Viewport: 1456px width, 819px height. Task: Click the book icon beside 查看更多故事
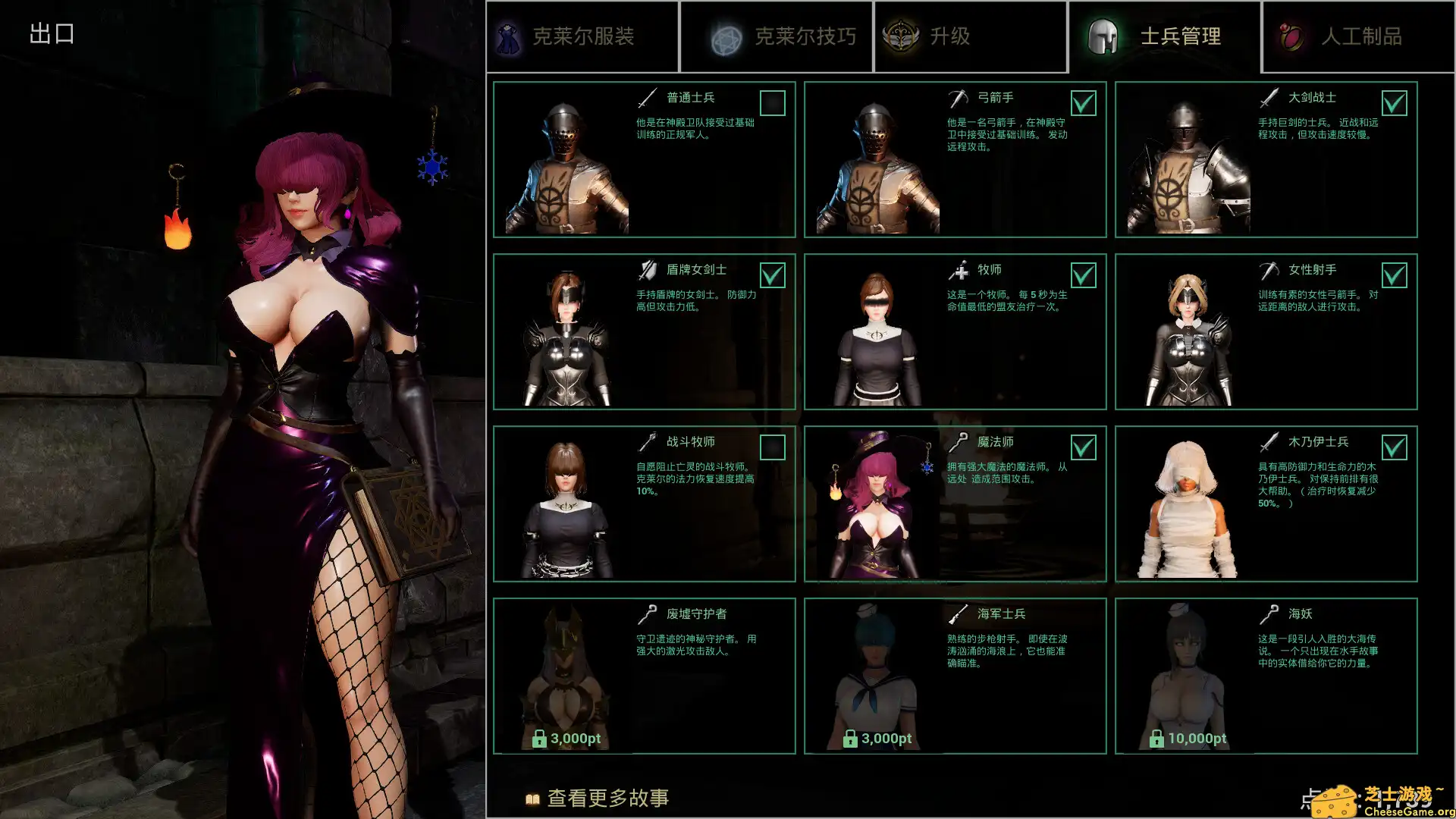click(533, 799)
